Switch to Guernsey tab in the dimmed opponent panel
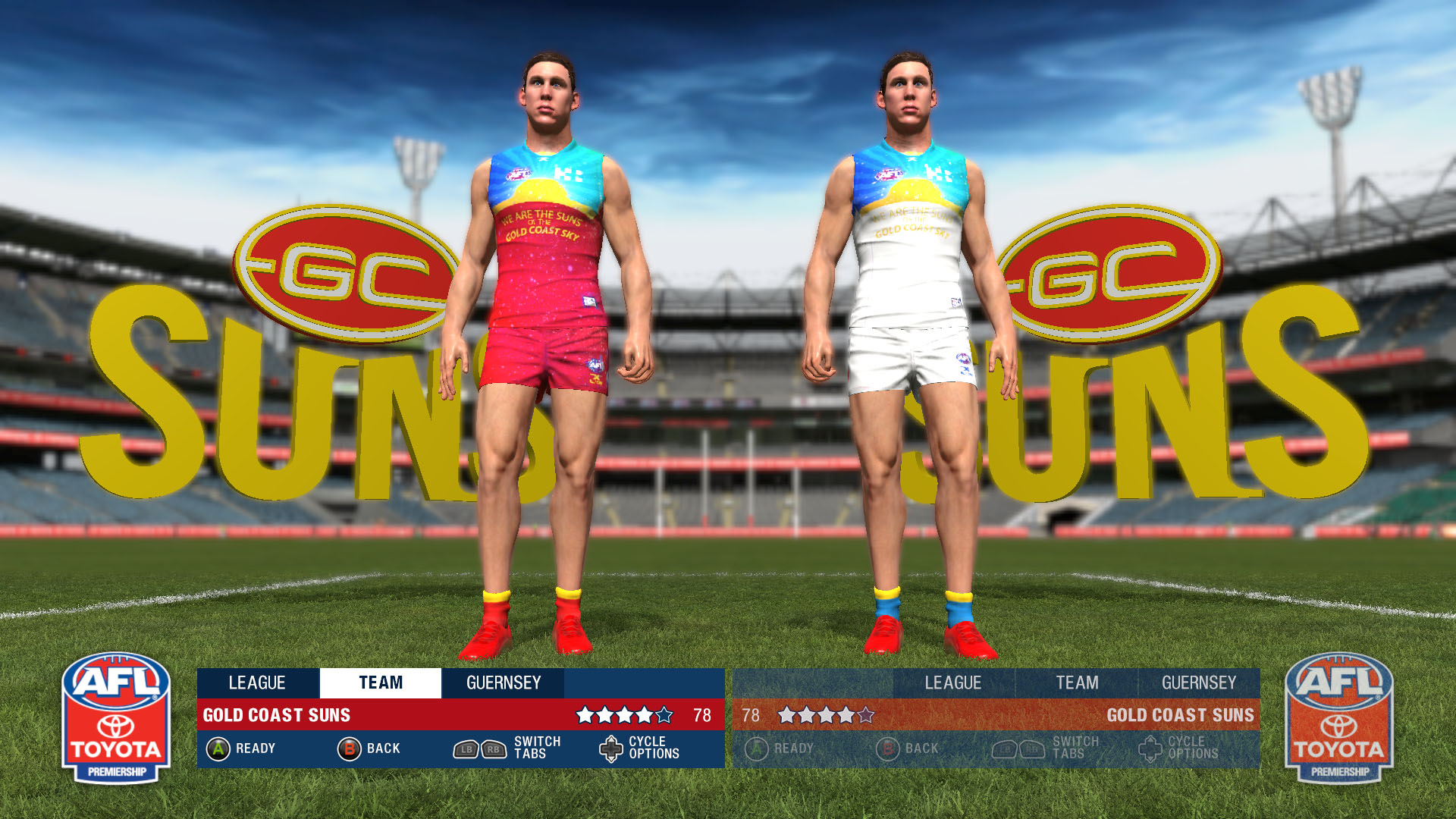This screenshot has width=1456, height=819. (x=1199, y=683)
